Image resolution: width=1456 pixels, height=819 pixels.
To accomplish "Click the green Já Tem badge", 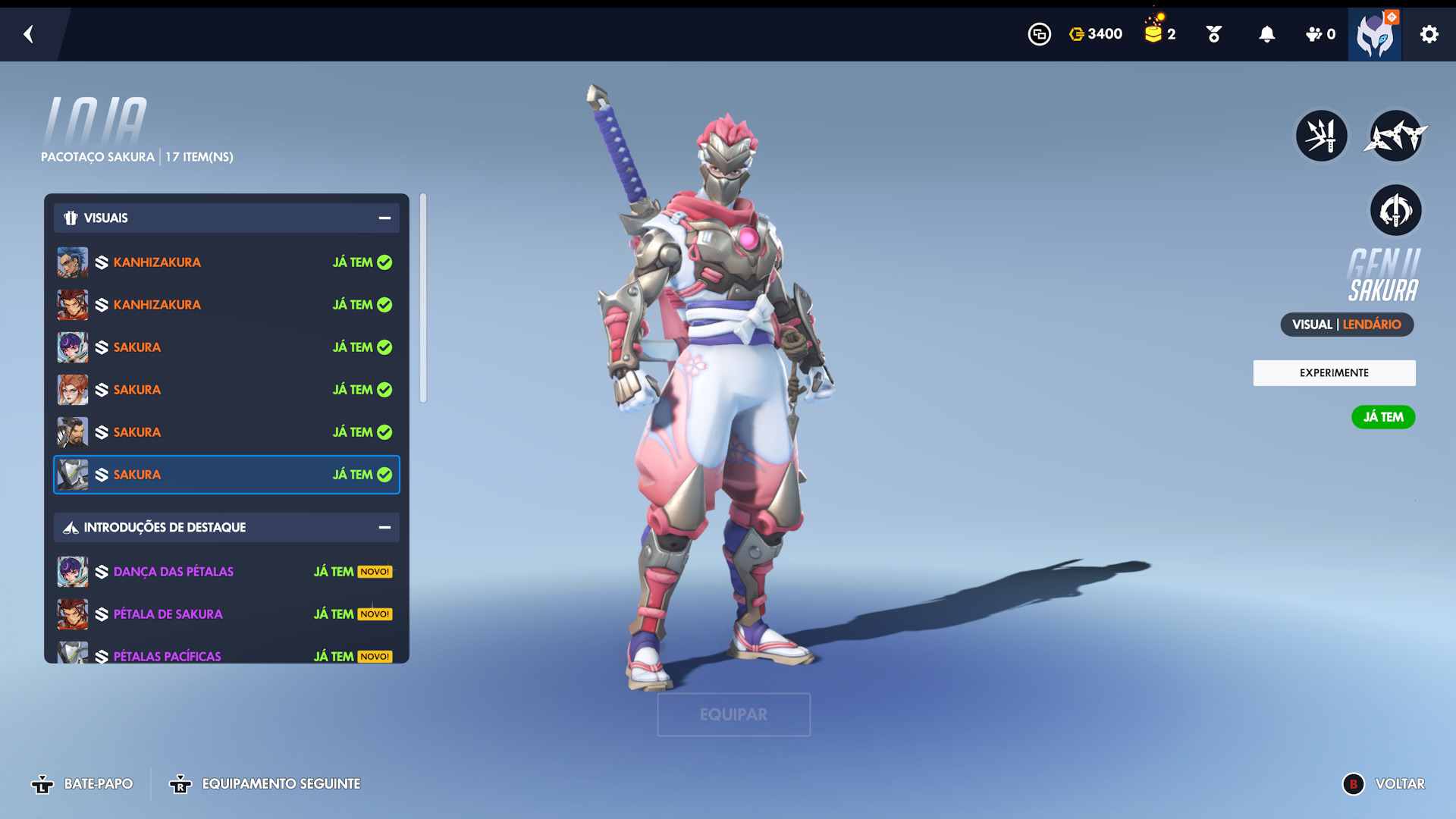I will click(x=1383, y=417).
